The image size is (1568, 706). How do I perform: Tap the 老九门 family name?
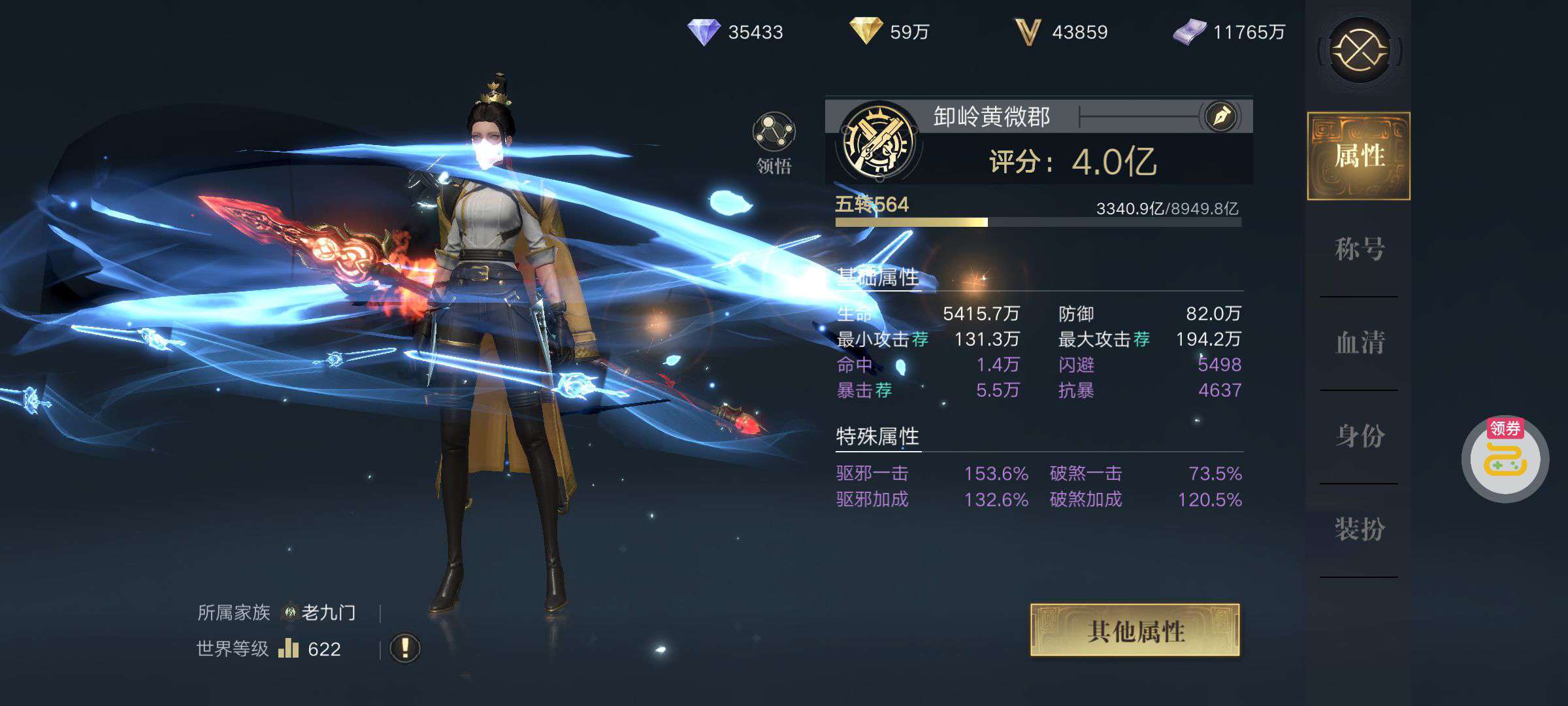point(328,613)
